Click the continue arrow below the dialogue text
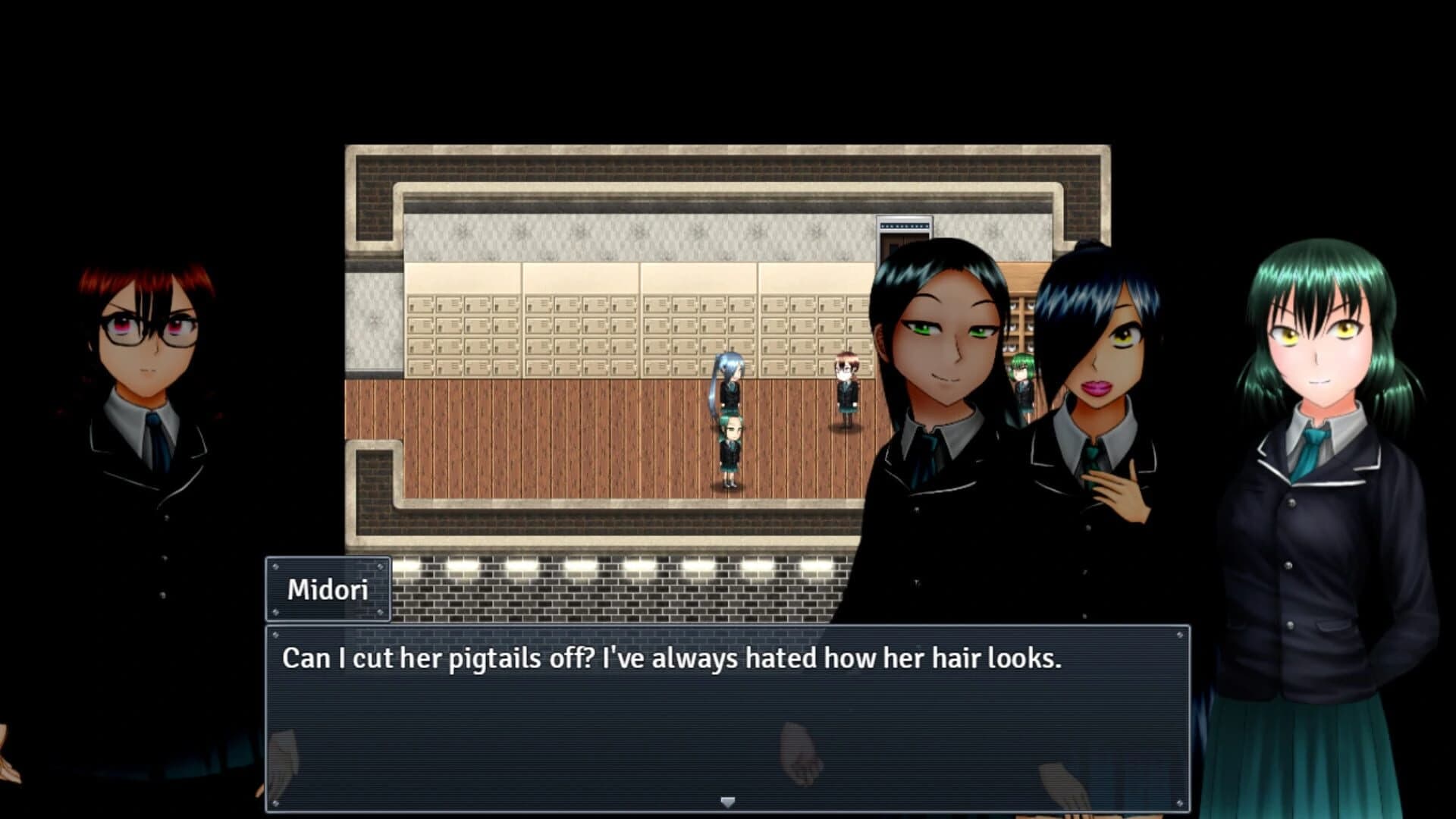 [x=728, y=800]
